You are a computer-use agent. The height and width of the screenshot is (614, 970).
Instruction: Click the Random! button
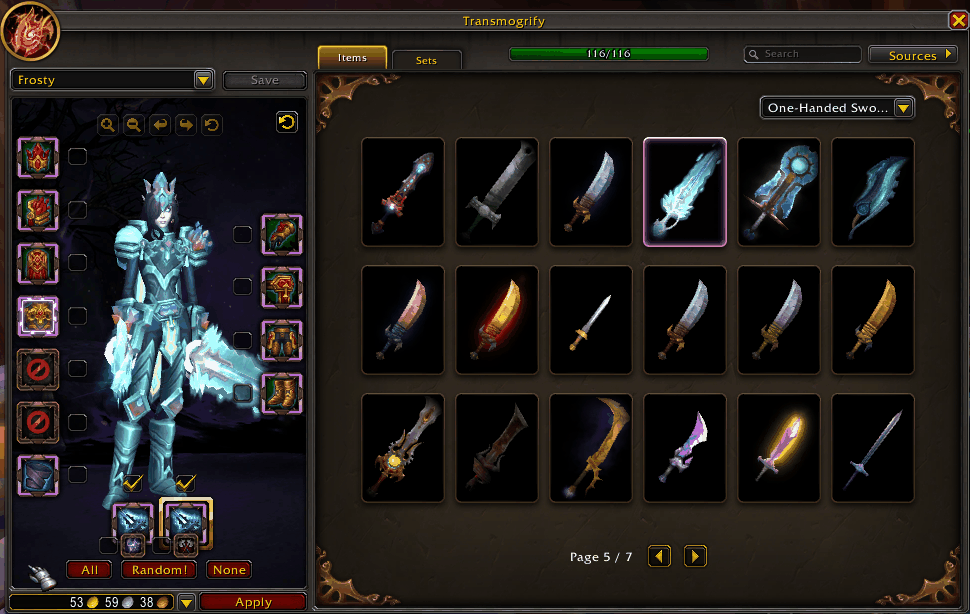(x=158, y=570)
